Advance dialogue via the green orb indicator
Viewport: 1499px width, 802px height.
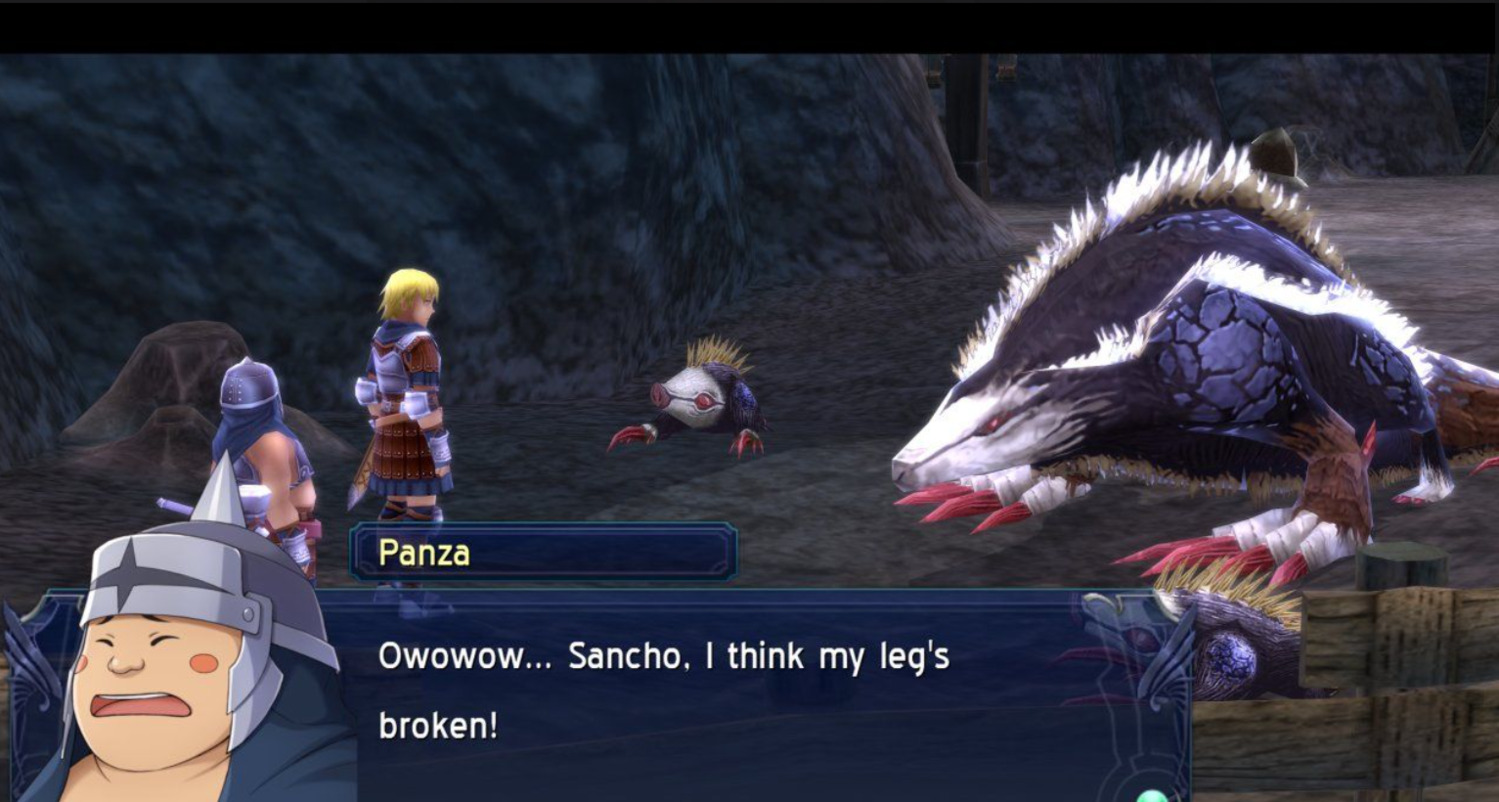click(1152, 796)
